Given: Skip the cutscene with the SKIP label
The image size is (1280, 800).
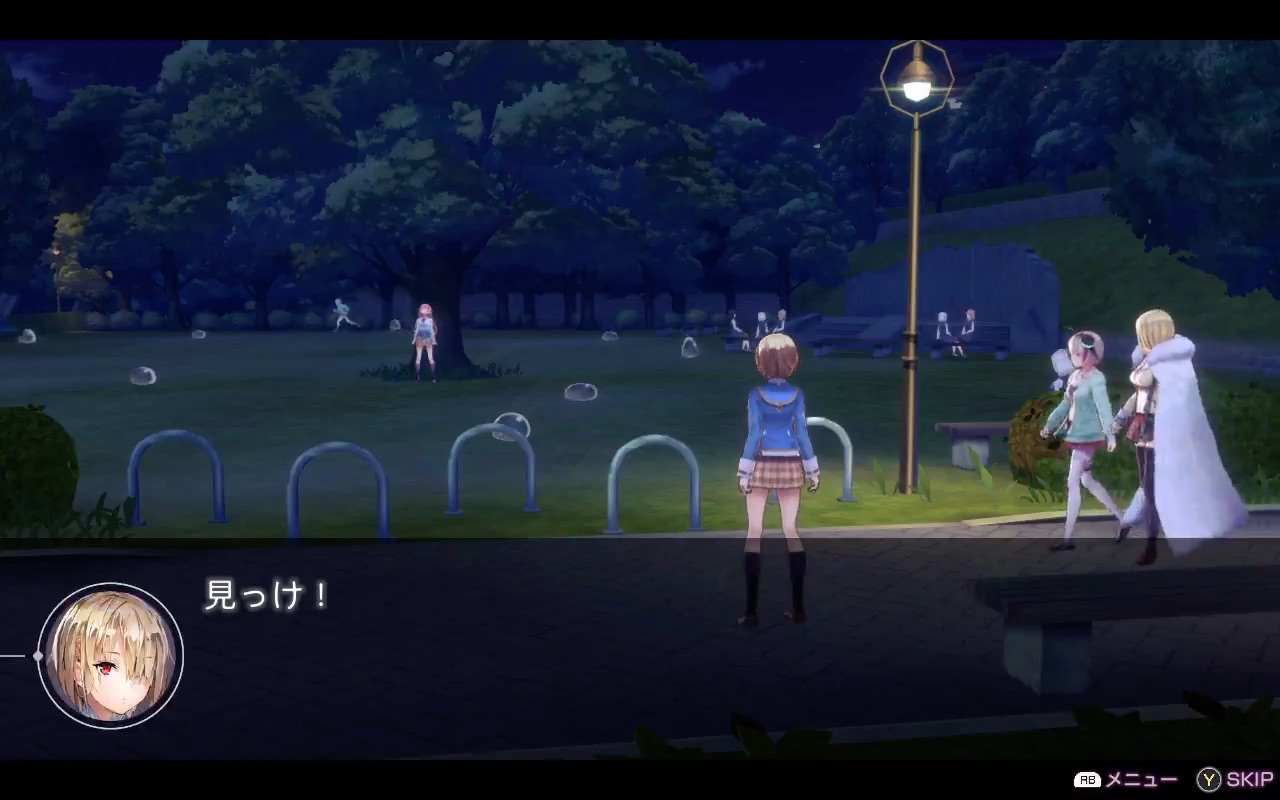Looking at the screenshot, I should [1236, 780].
